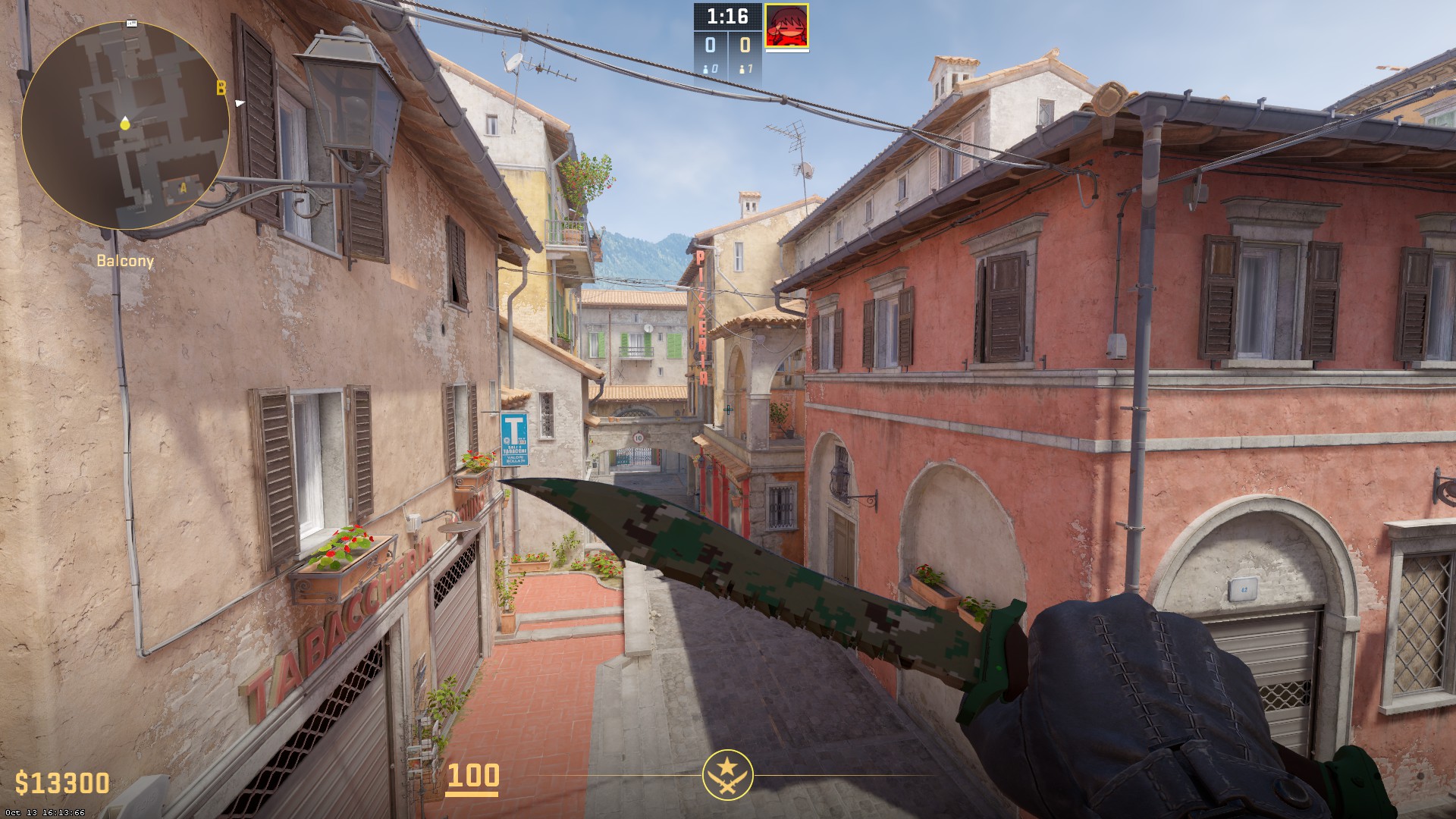Select the red-haired player avatar
Screen dimensions: 1456x819
(x=786, y=26)
